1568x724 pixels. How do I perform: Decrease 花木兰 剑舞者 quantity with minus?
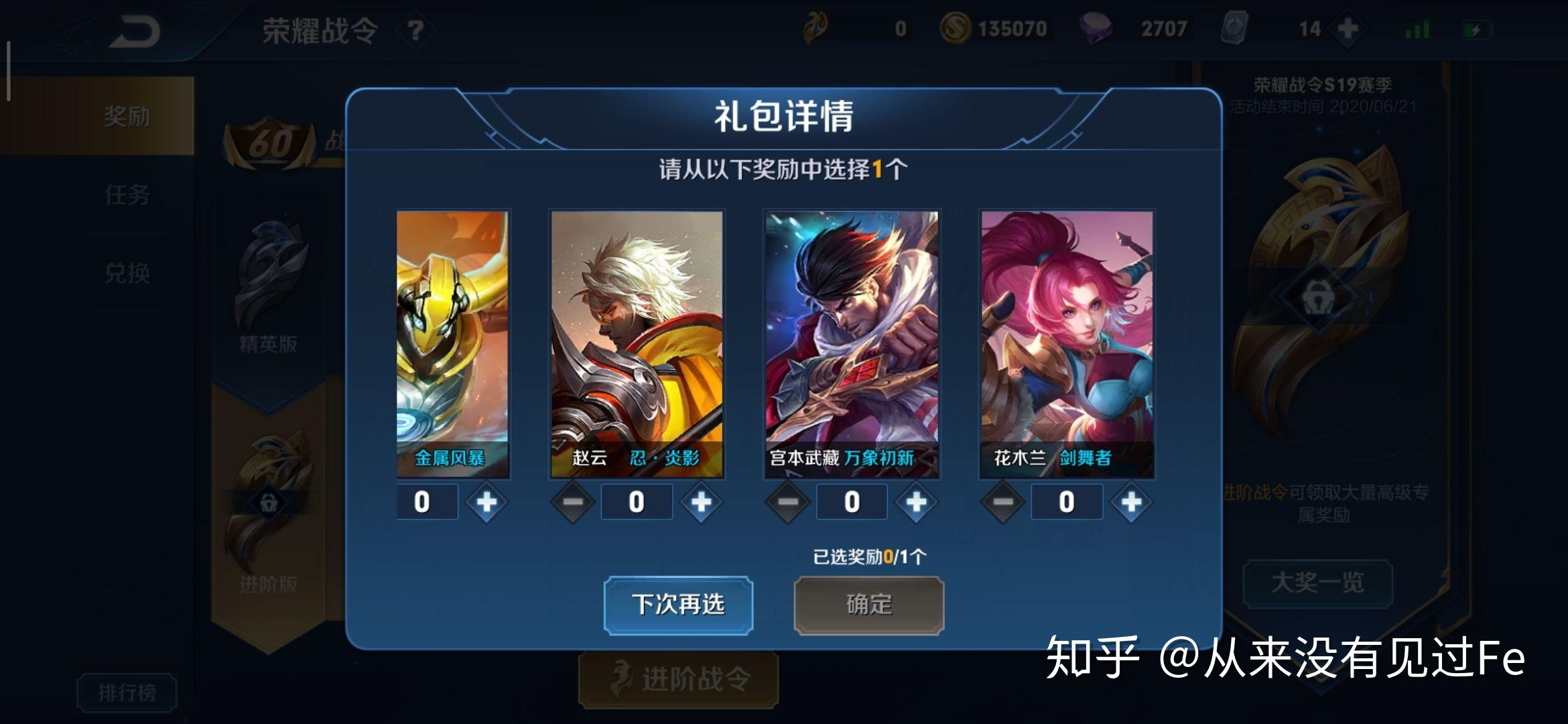1002,502
